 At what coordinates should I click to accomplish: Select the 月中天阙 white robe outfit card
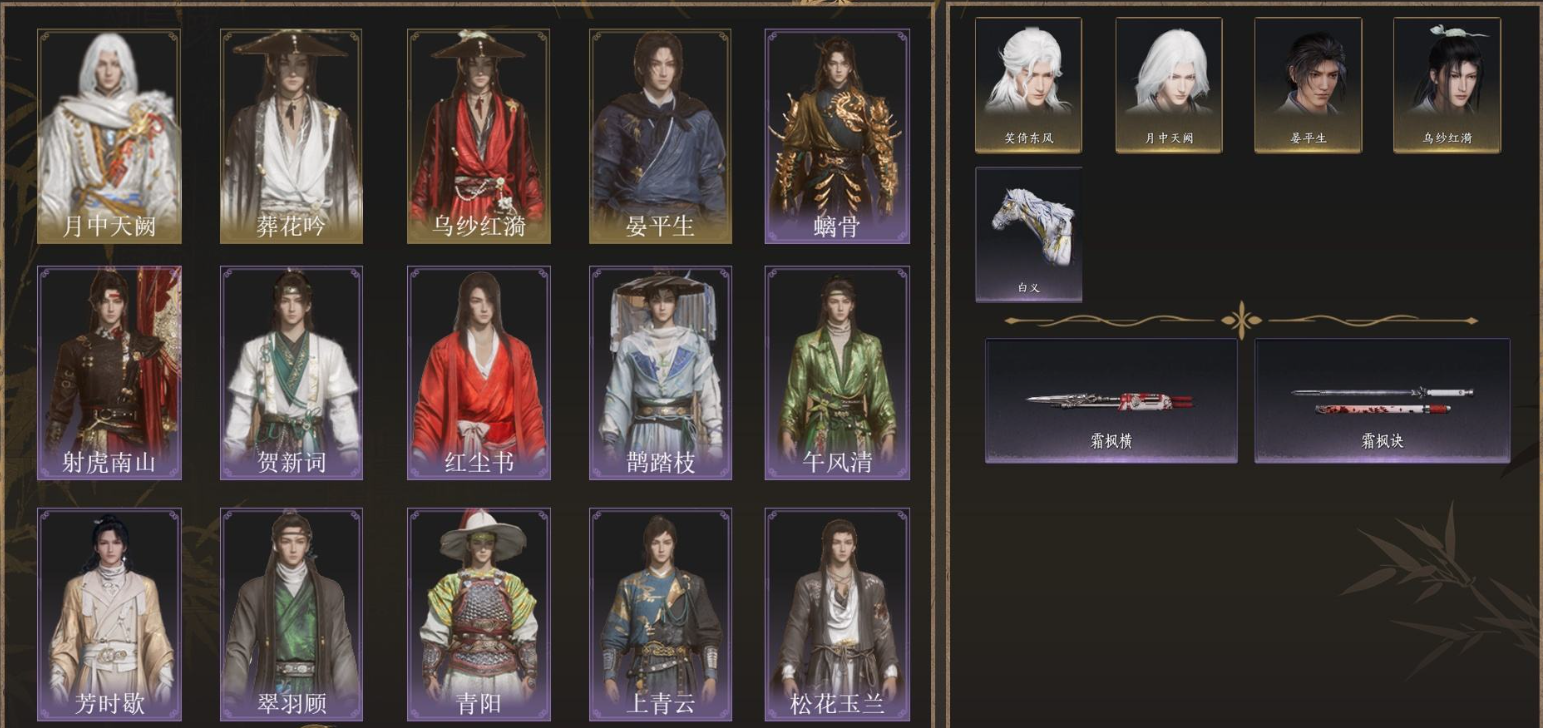[x=109, y=136]
